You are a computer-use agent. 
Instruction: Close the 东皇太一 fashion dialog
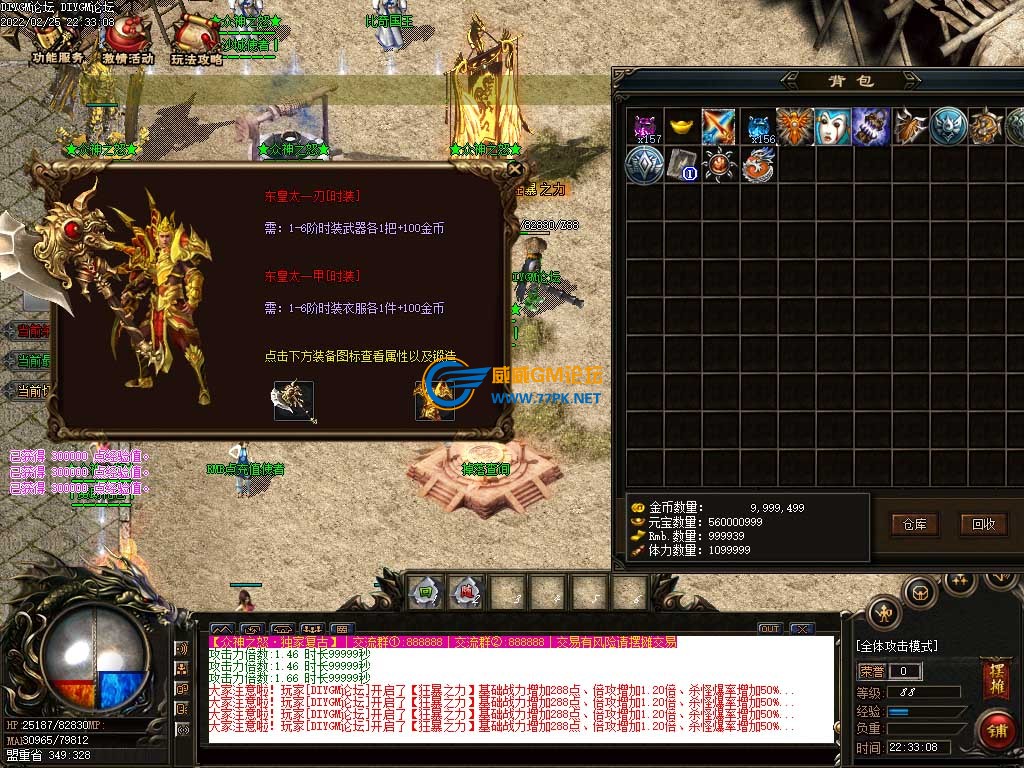516,171
